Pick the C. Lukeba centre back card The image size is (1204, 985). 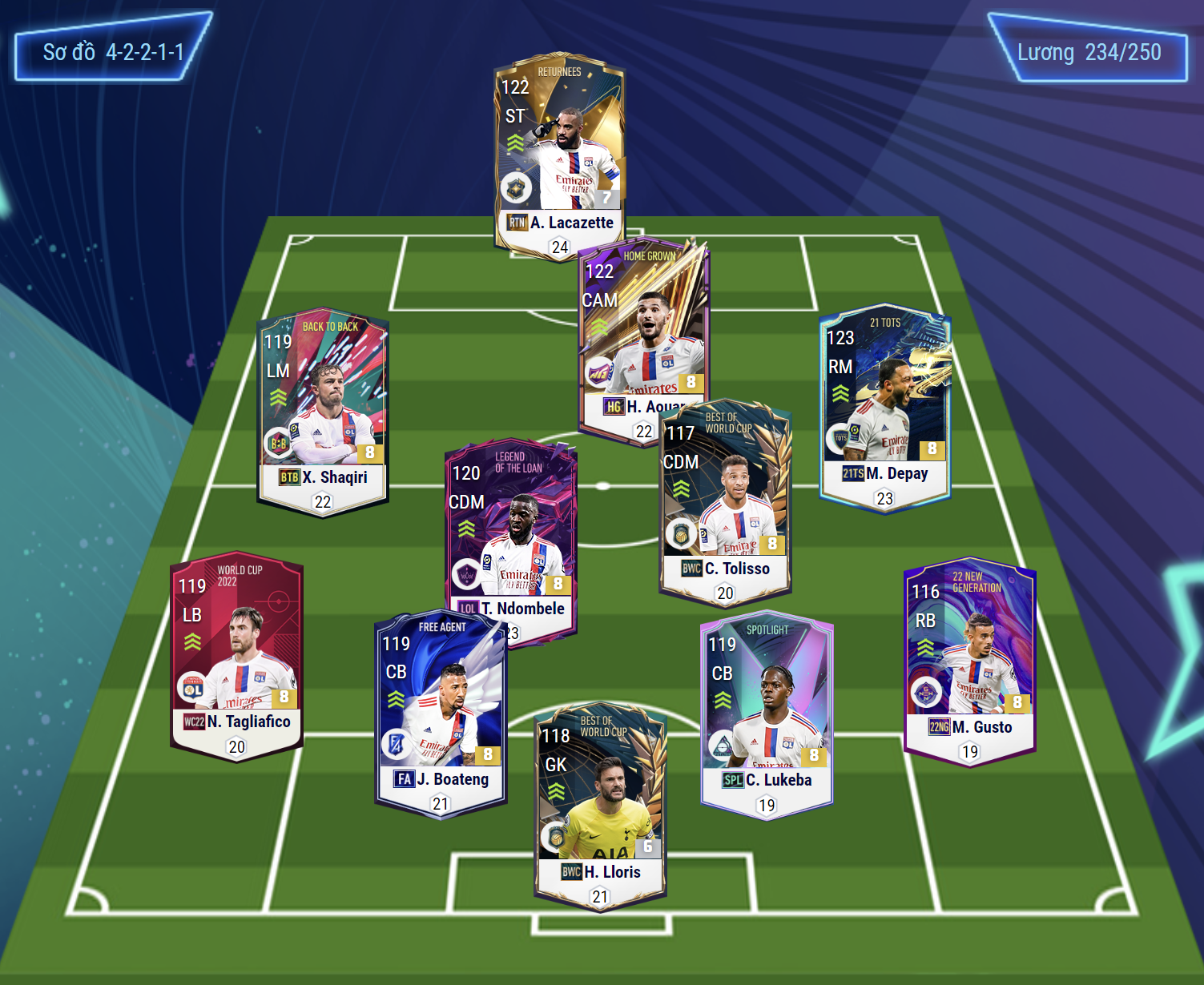point(767,713)
